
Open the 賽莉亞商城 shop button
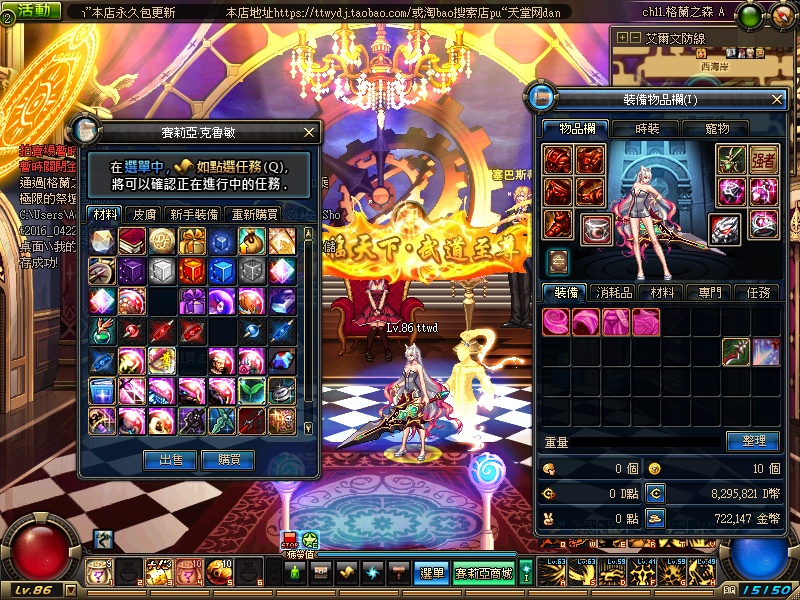[484, 573]
